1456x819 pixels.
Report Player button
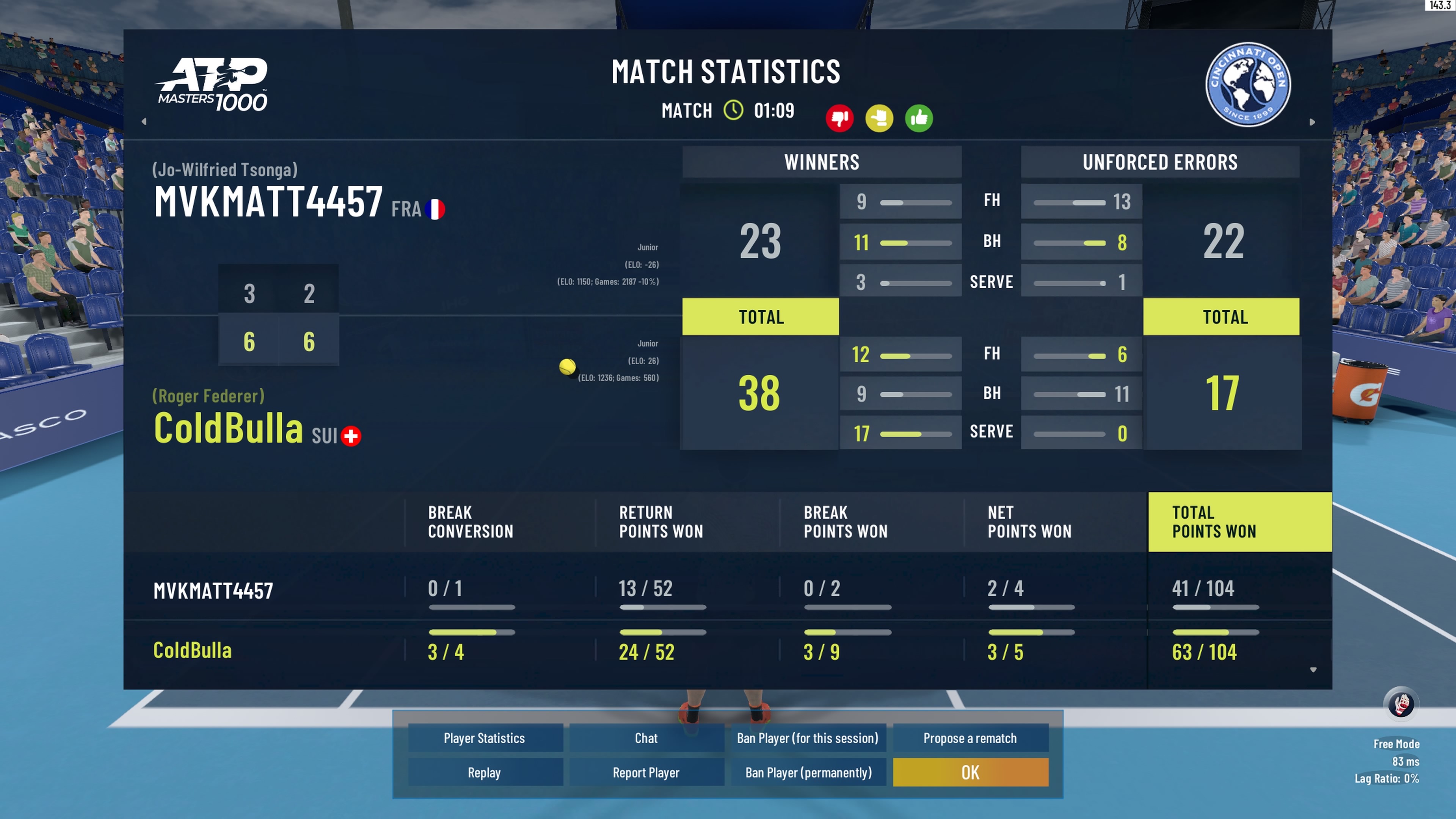coord(646,773)
